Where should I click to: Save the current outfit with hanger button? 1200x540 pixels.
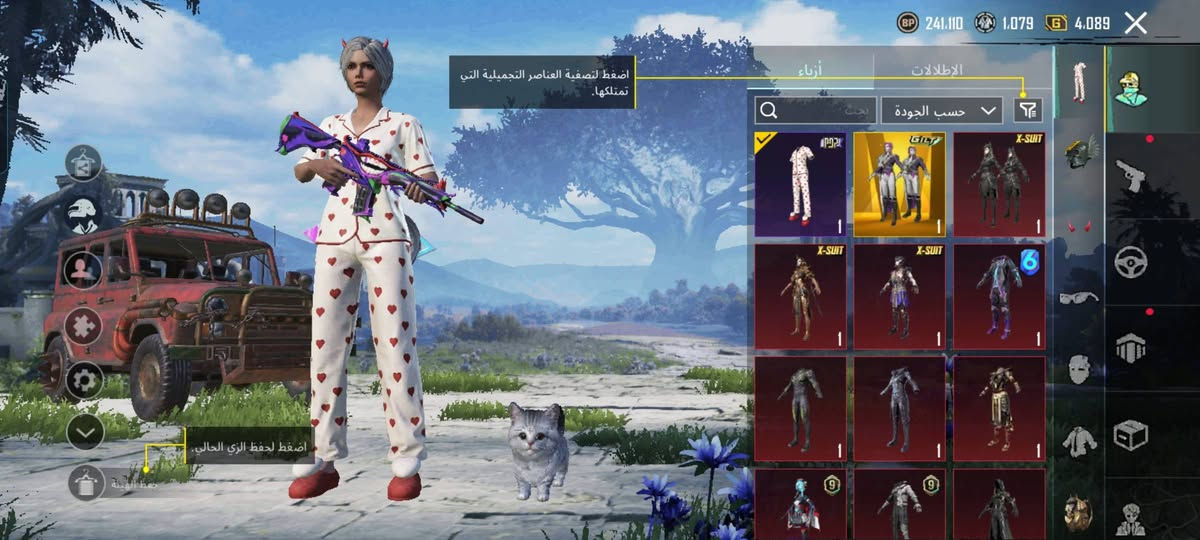tap(86, 483)
